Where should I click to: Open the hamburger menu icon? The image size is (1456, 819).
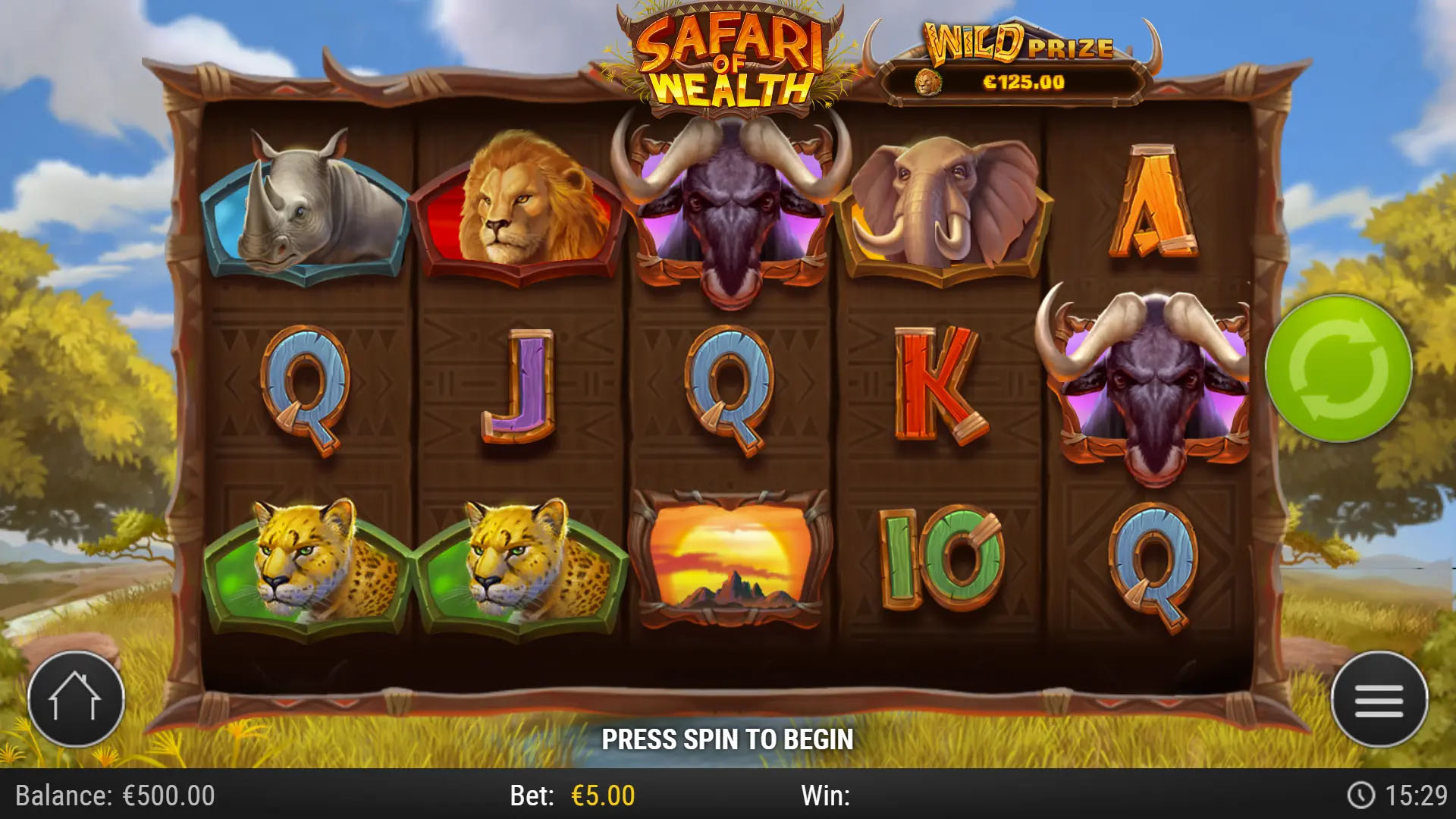pyautogui.click(x=1379, y=699)
